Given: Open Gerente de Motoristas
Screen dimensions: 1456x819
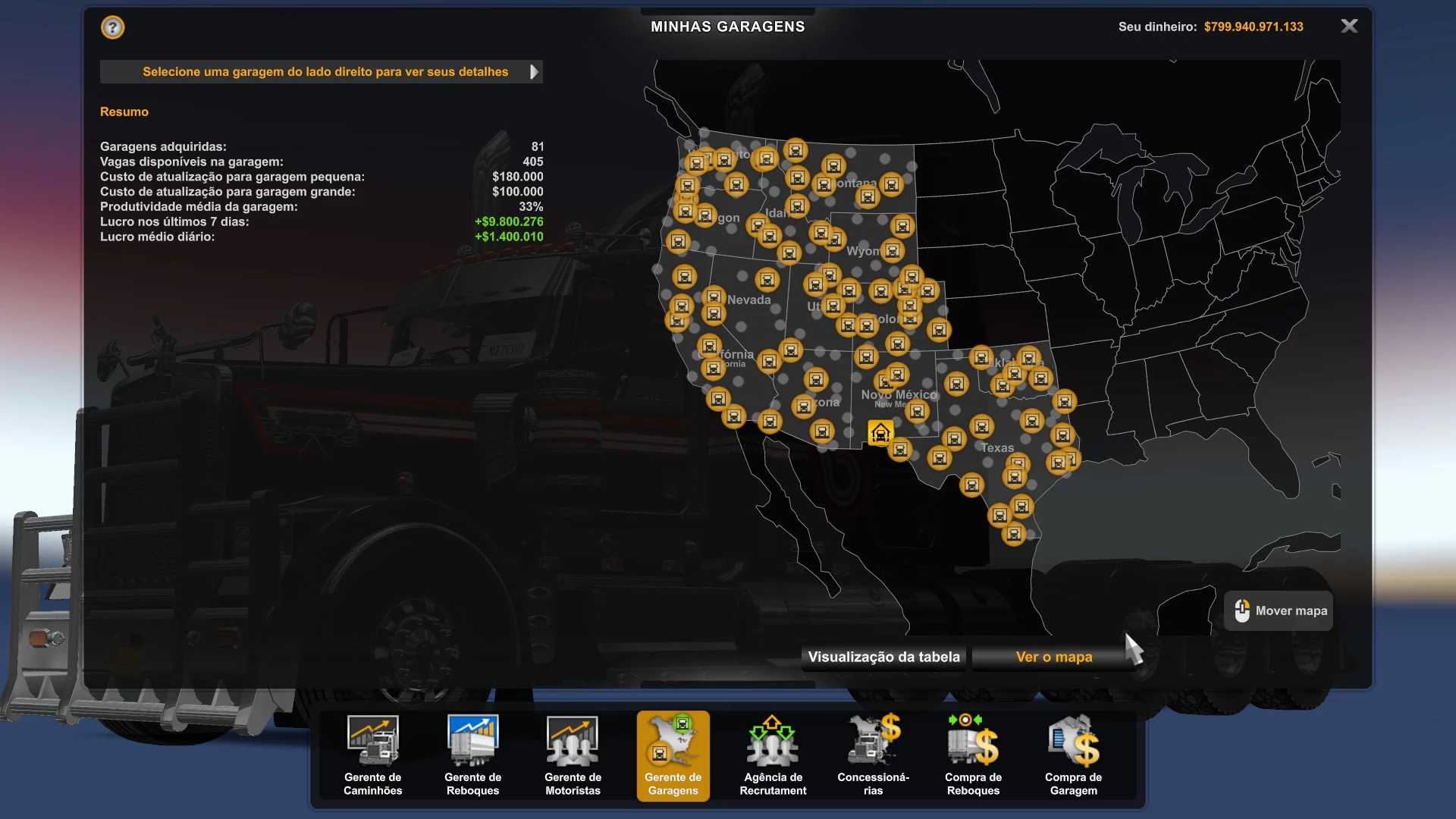Looking at the screenshot, I should 573,755.
